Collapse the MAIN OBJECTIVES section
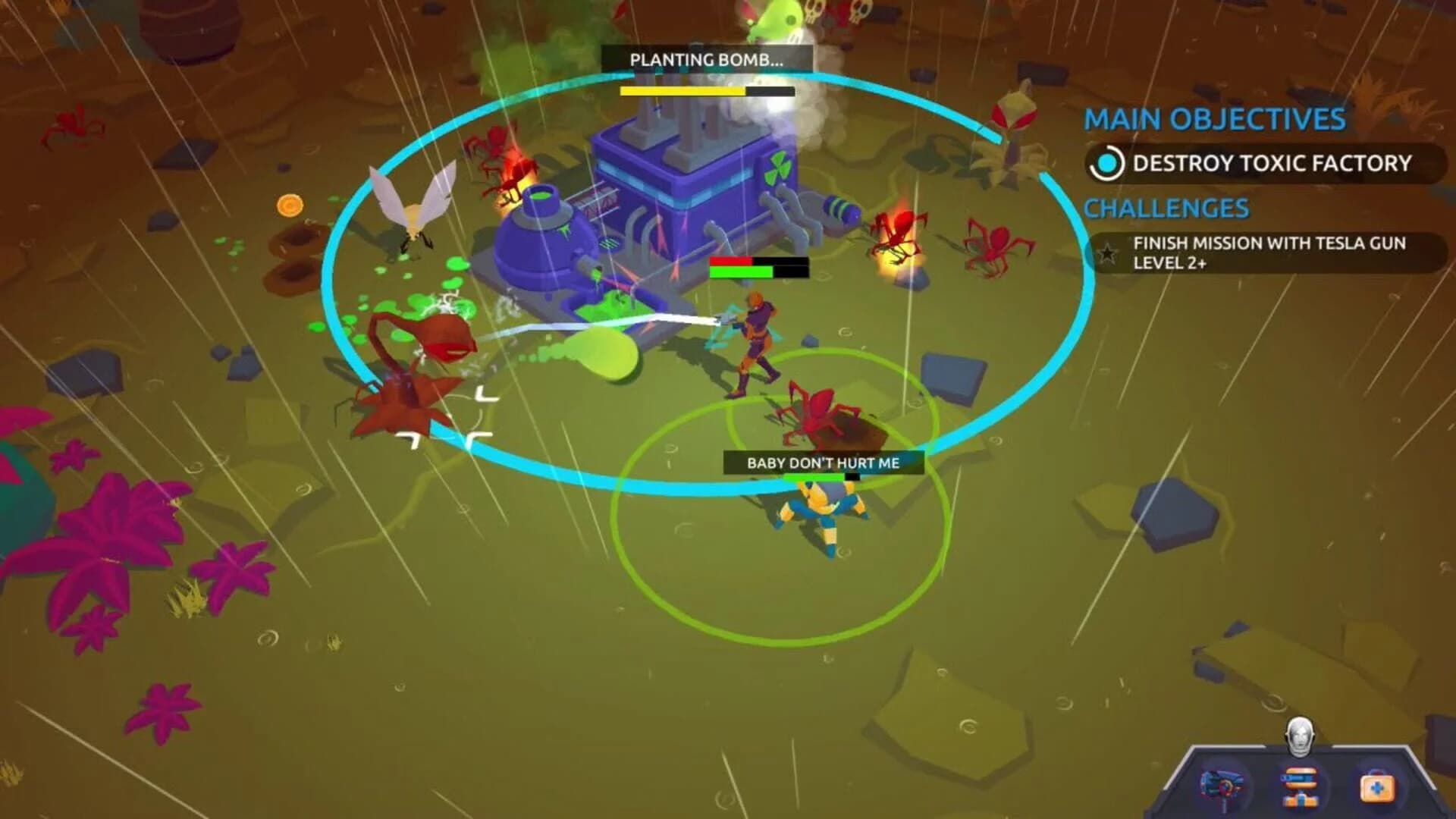Viewport: 1456px width, 819px height. (x=1216, y=119)
